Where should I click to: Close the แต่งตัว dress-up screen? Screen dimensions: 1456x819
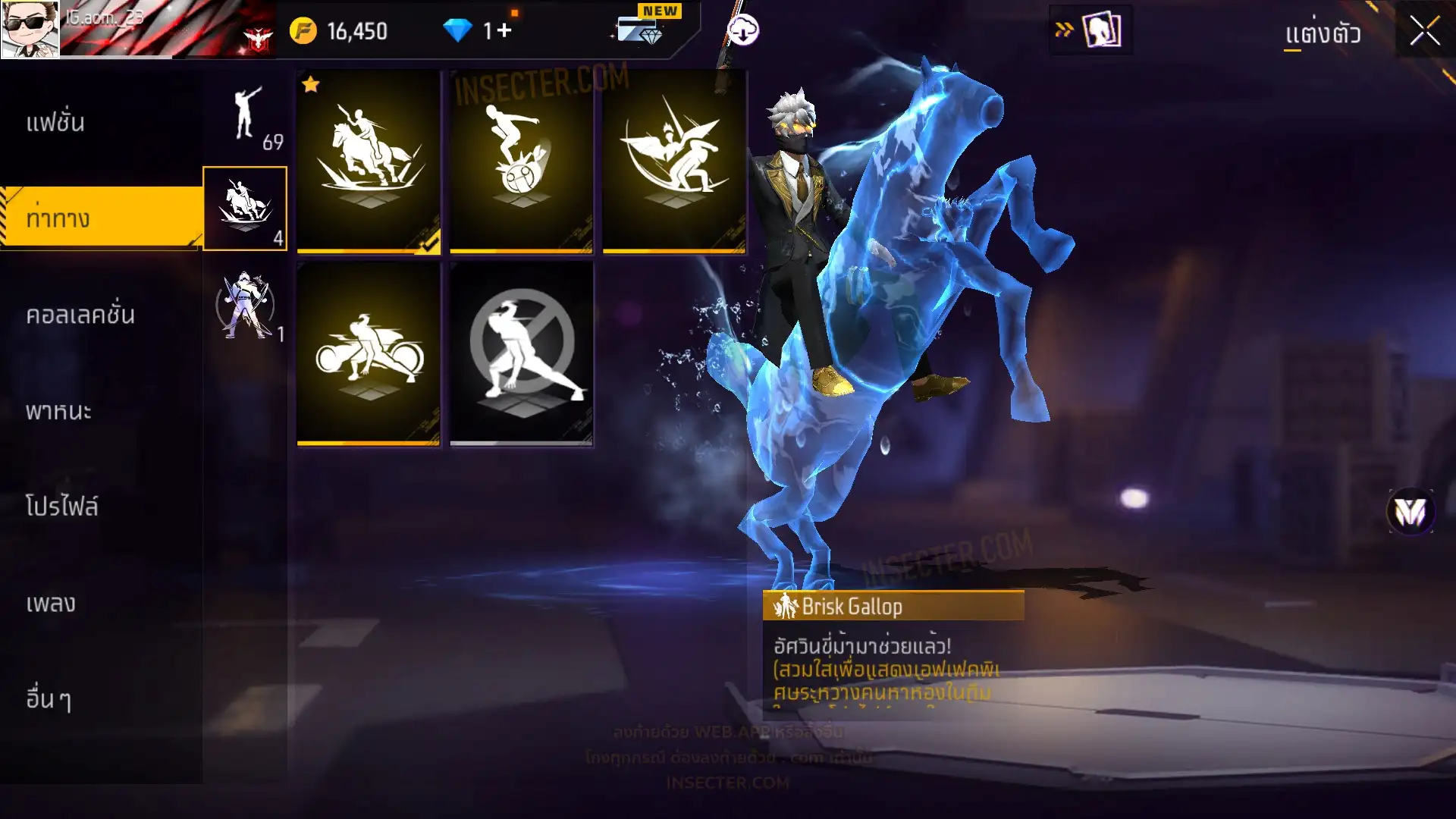click(1425, 31)
